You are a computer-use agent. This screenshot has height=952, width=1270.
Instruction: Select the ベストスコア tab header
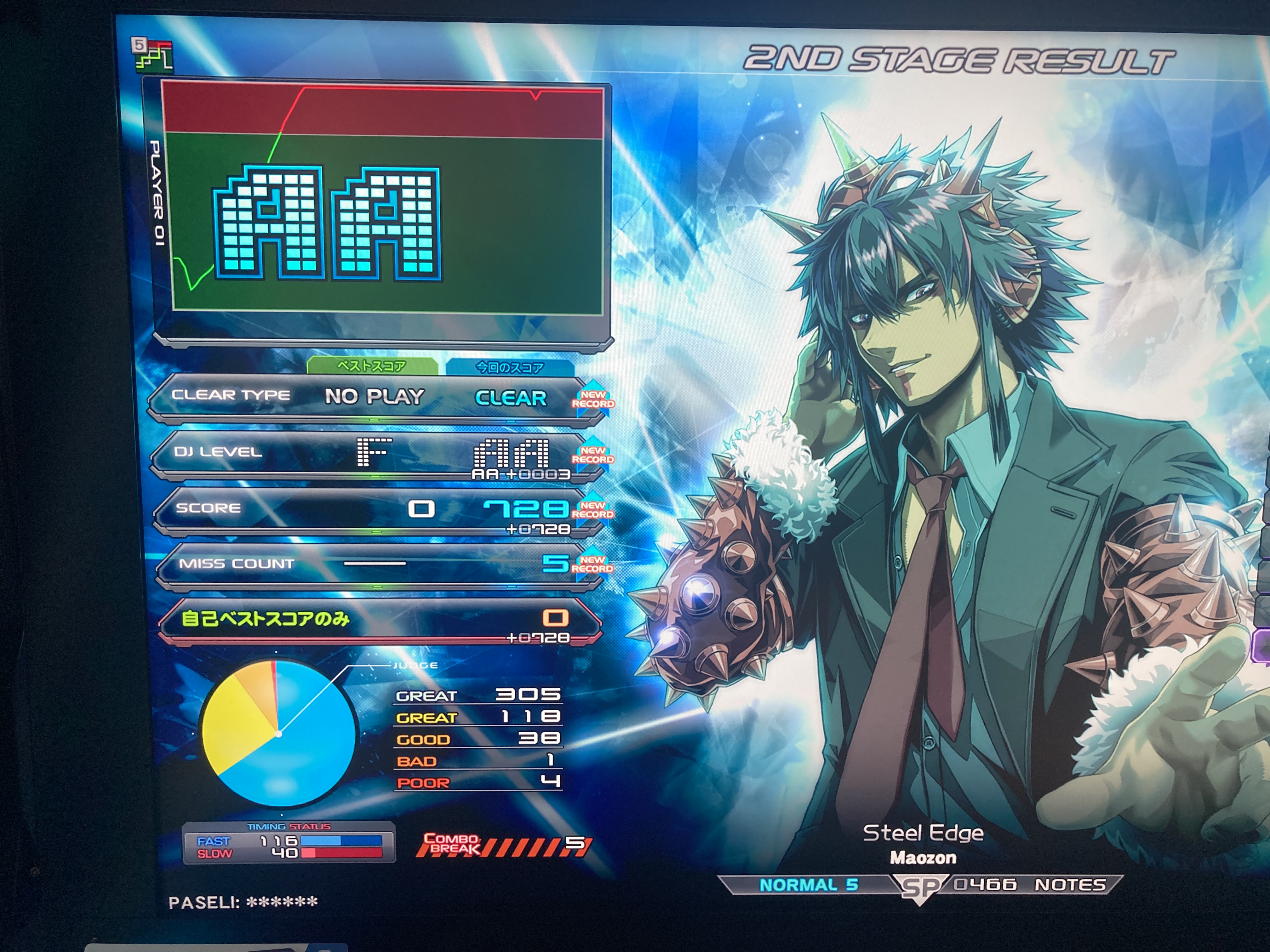(x=371, y=366)
